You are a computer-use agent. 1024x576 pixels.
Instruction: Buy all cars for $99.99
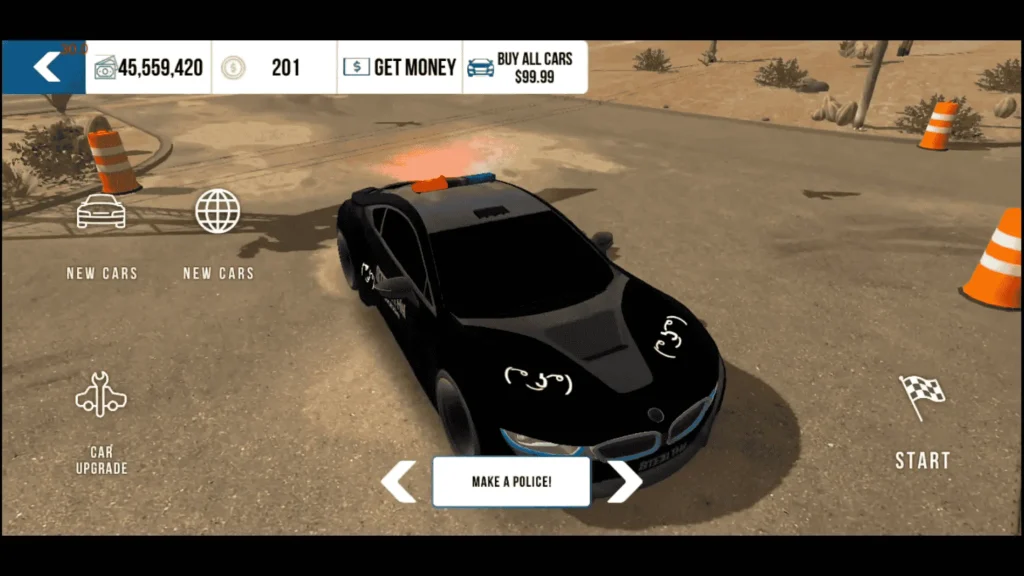[x=523, y=67]
